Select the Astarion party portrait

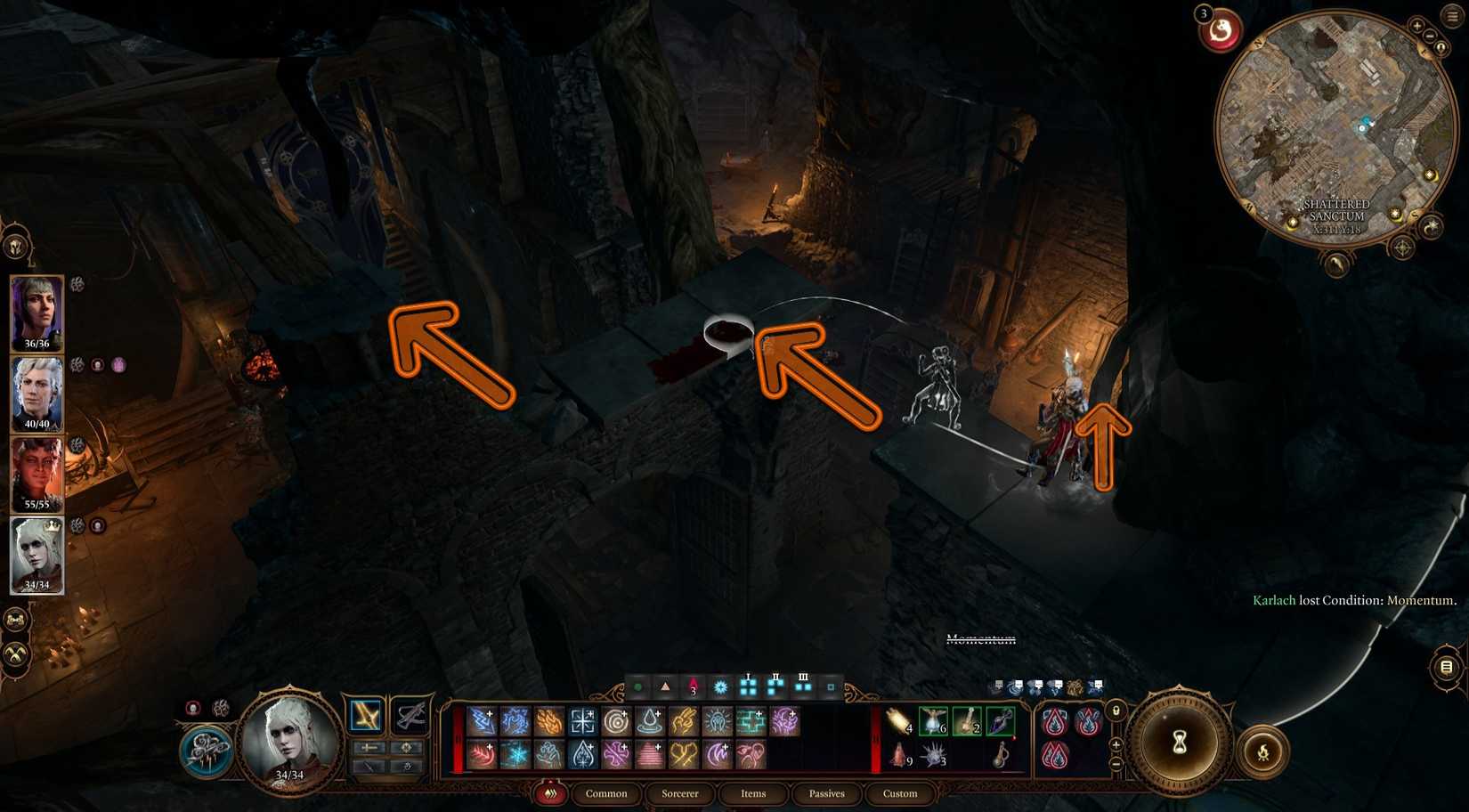[x=36, y=392]
